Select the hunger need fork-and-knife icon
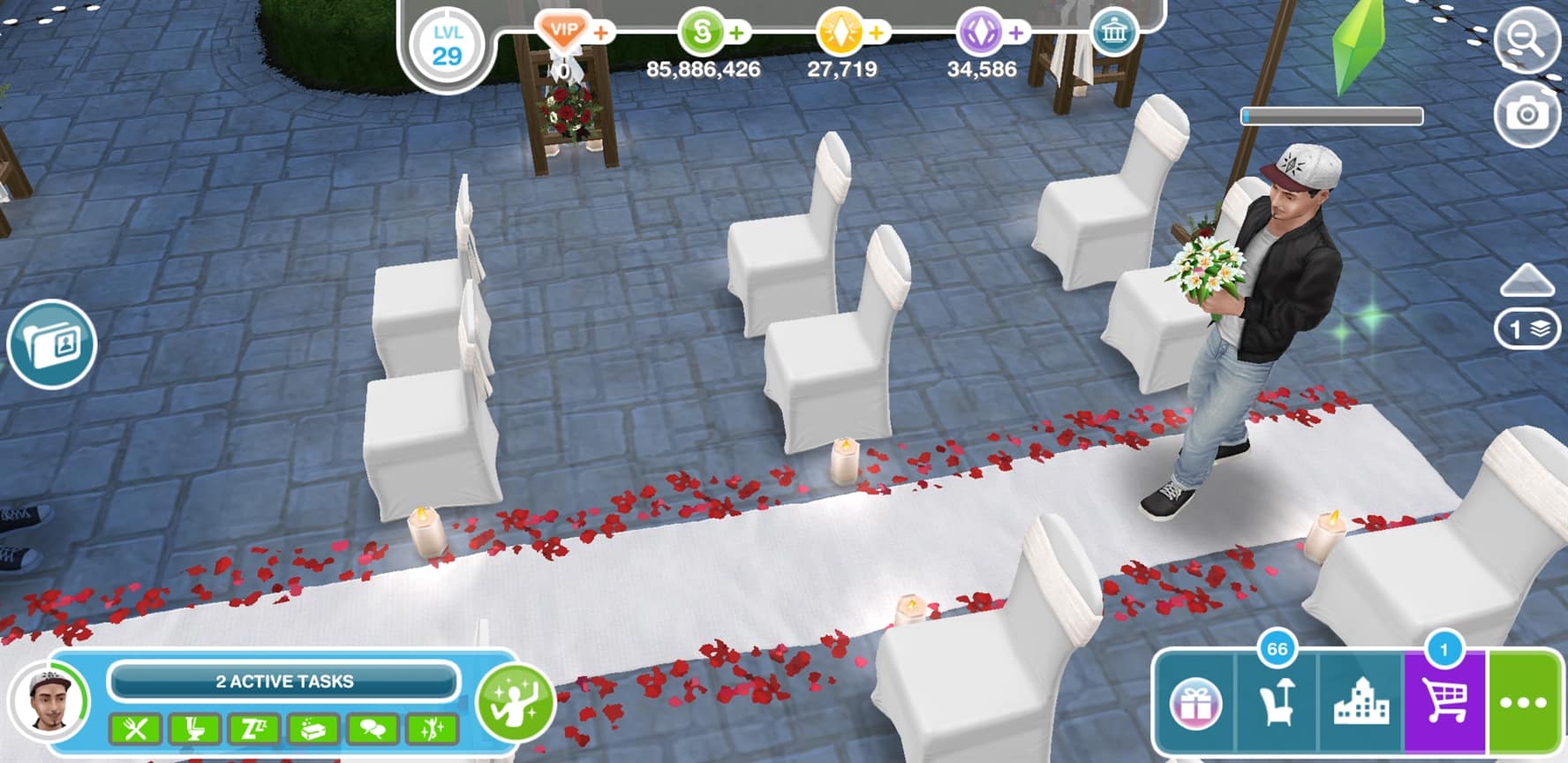The image size is (1568, 763). coord(135,729)
